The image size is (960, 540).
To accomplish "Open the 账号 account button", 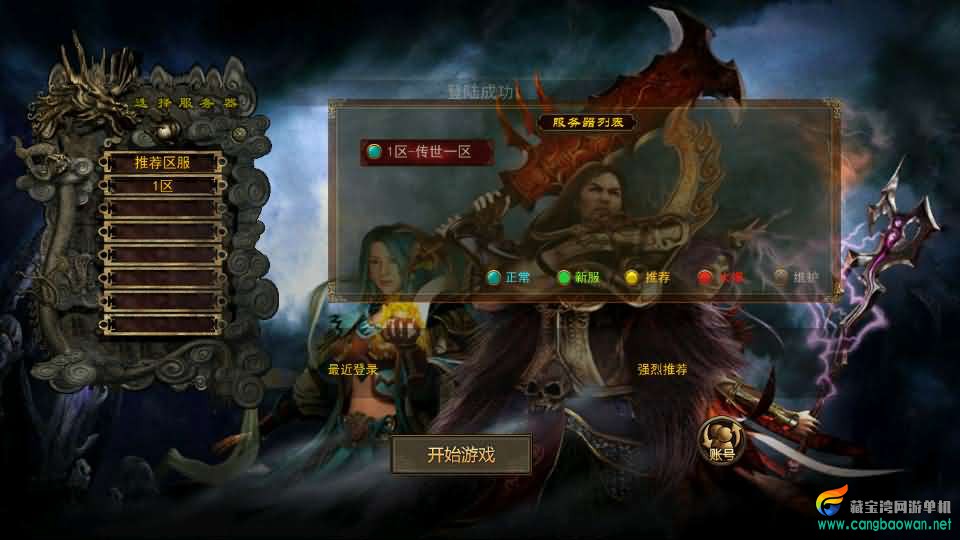I will coord(721,441).
